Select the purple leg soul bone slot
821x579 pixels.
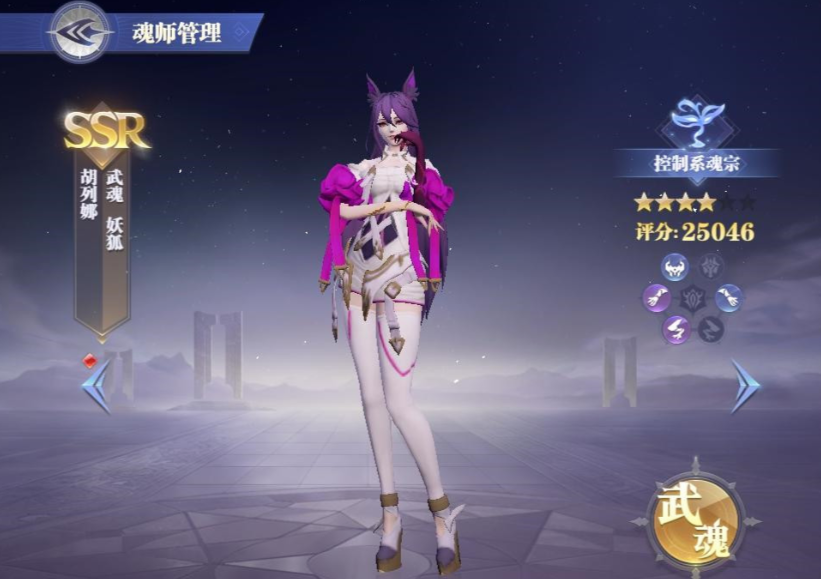(675, 328)
